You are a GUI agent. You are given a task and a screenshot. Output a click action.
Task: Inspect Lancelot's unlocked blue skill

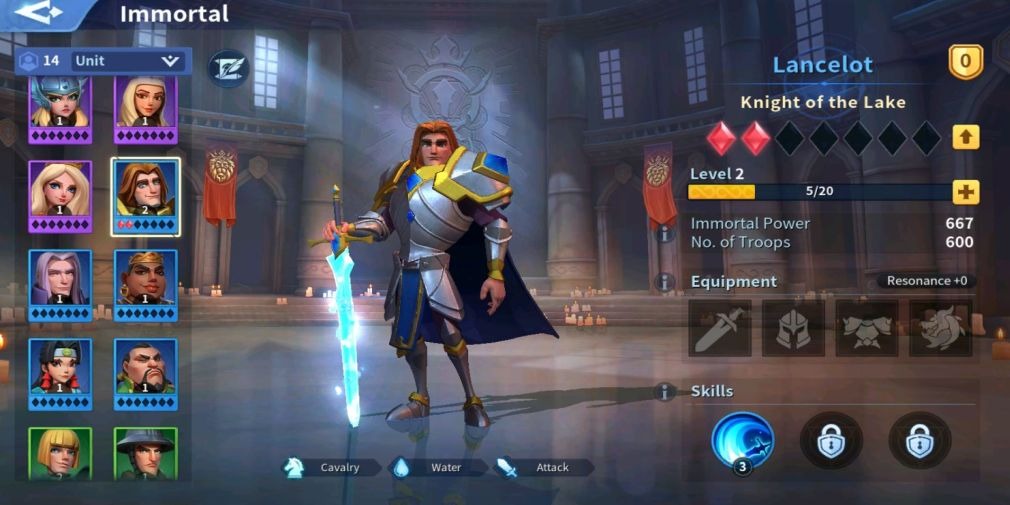[x=742, y=440]
